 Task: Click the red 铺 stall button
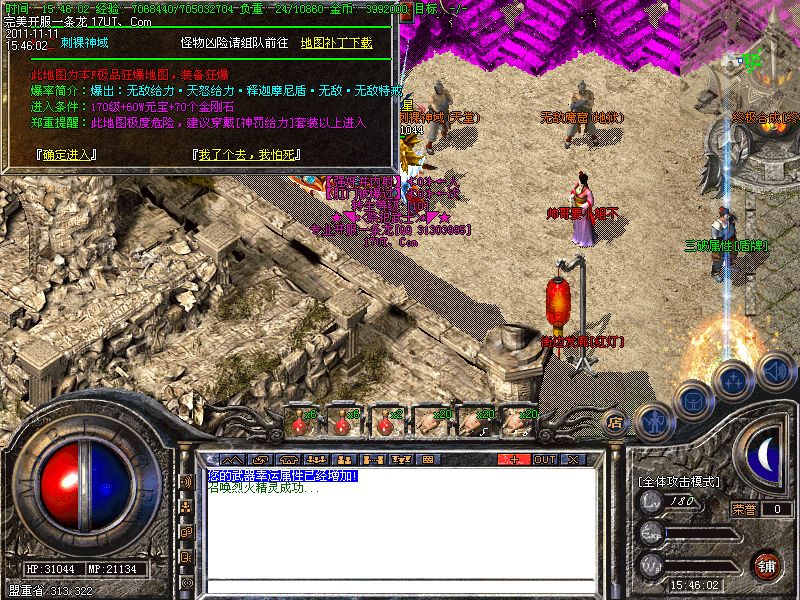point(766,565)
